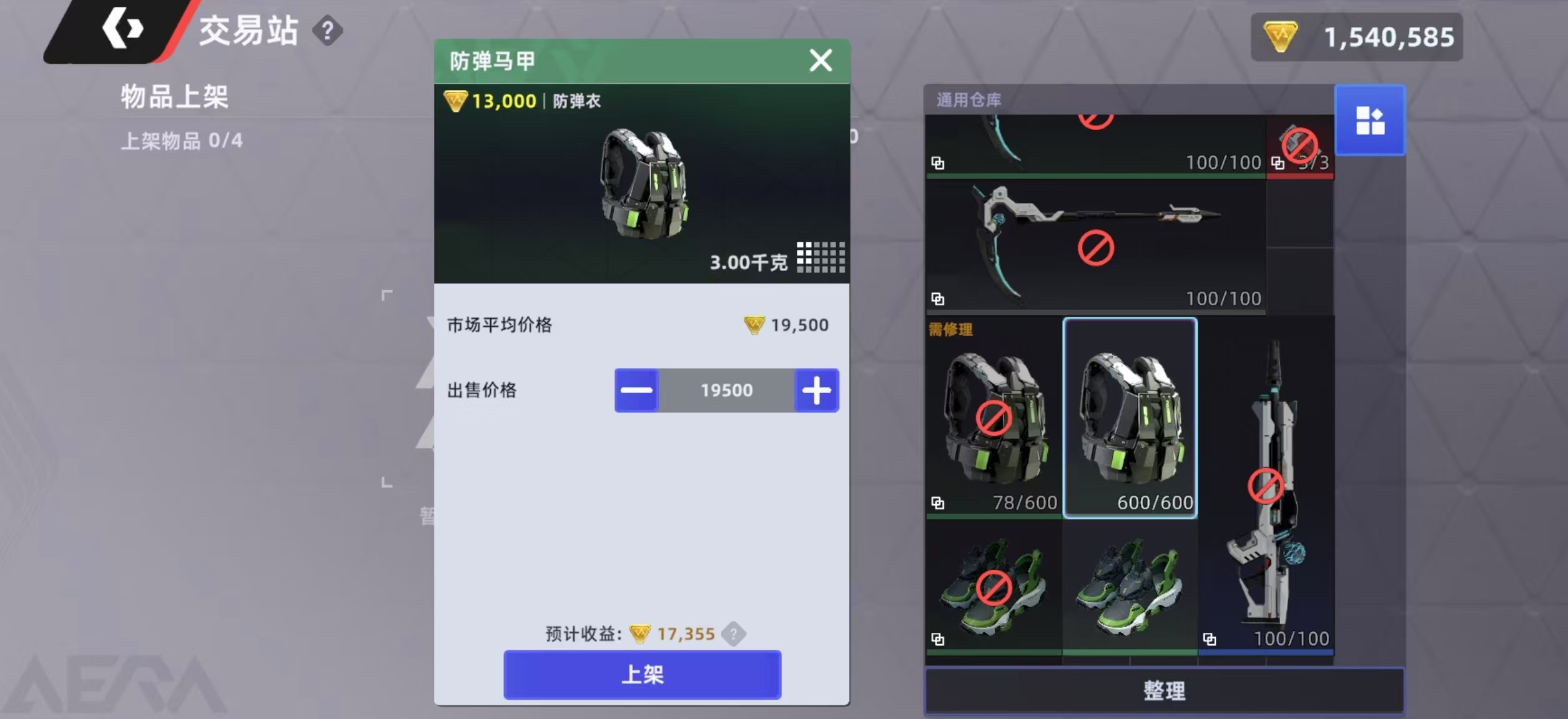Click the inventory grid view icon

pyautogui.click(x=1371, y=120)
